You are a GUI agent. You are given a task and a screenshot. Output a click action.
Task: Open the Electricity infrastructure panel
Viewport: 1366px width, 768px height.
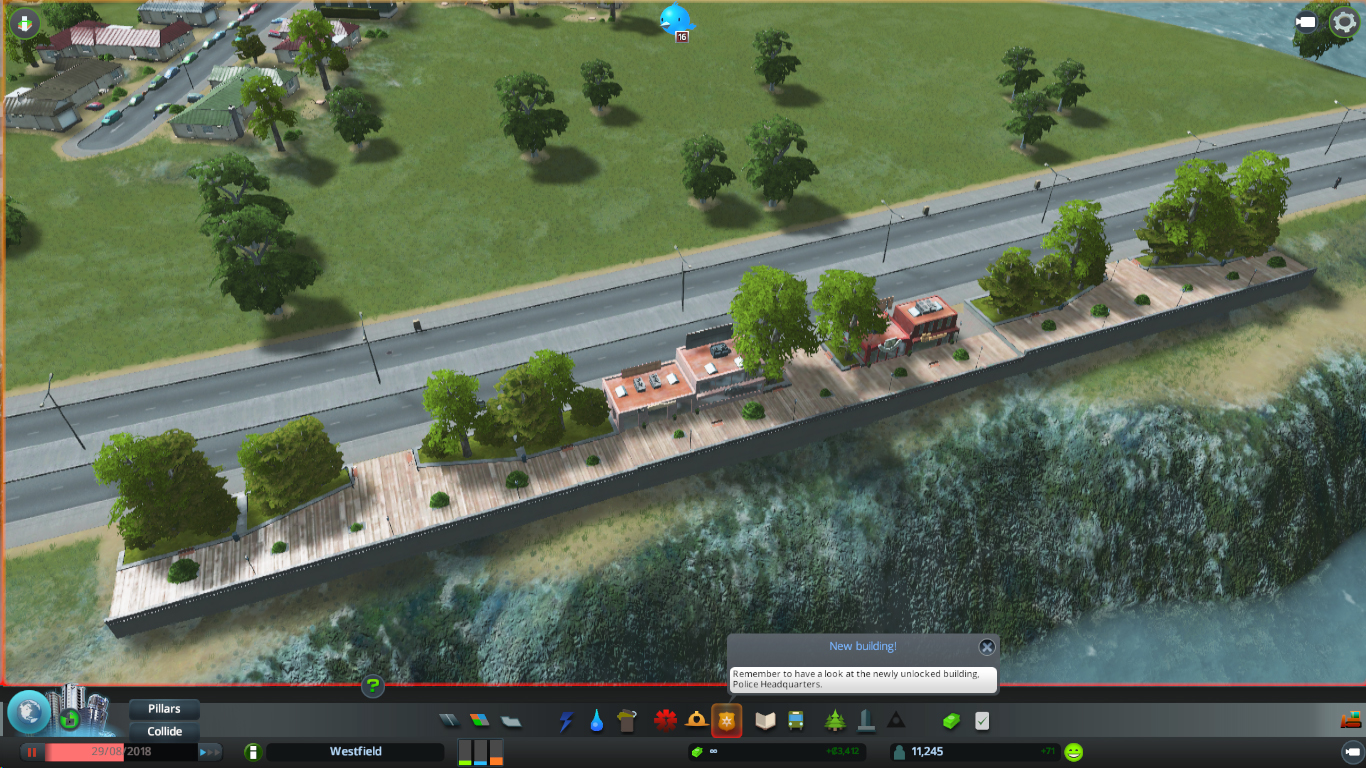coord(566,719)
